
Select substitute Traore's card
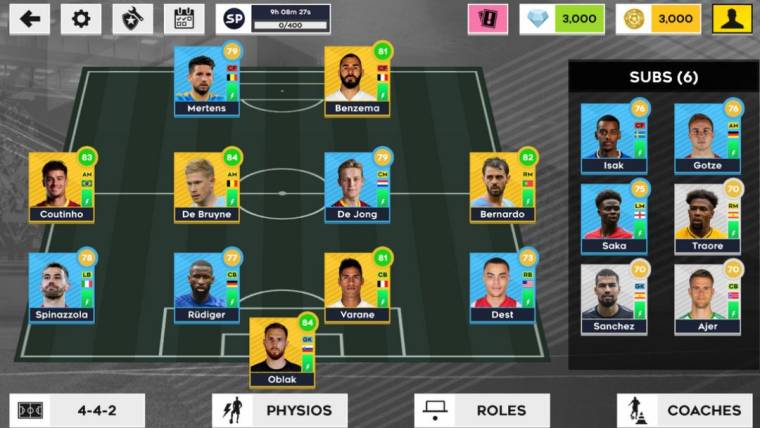707,217
